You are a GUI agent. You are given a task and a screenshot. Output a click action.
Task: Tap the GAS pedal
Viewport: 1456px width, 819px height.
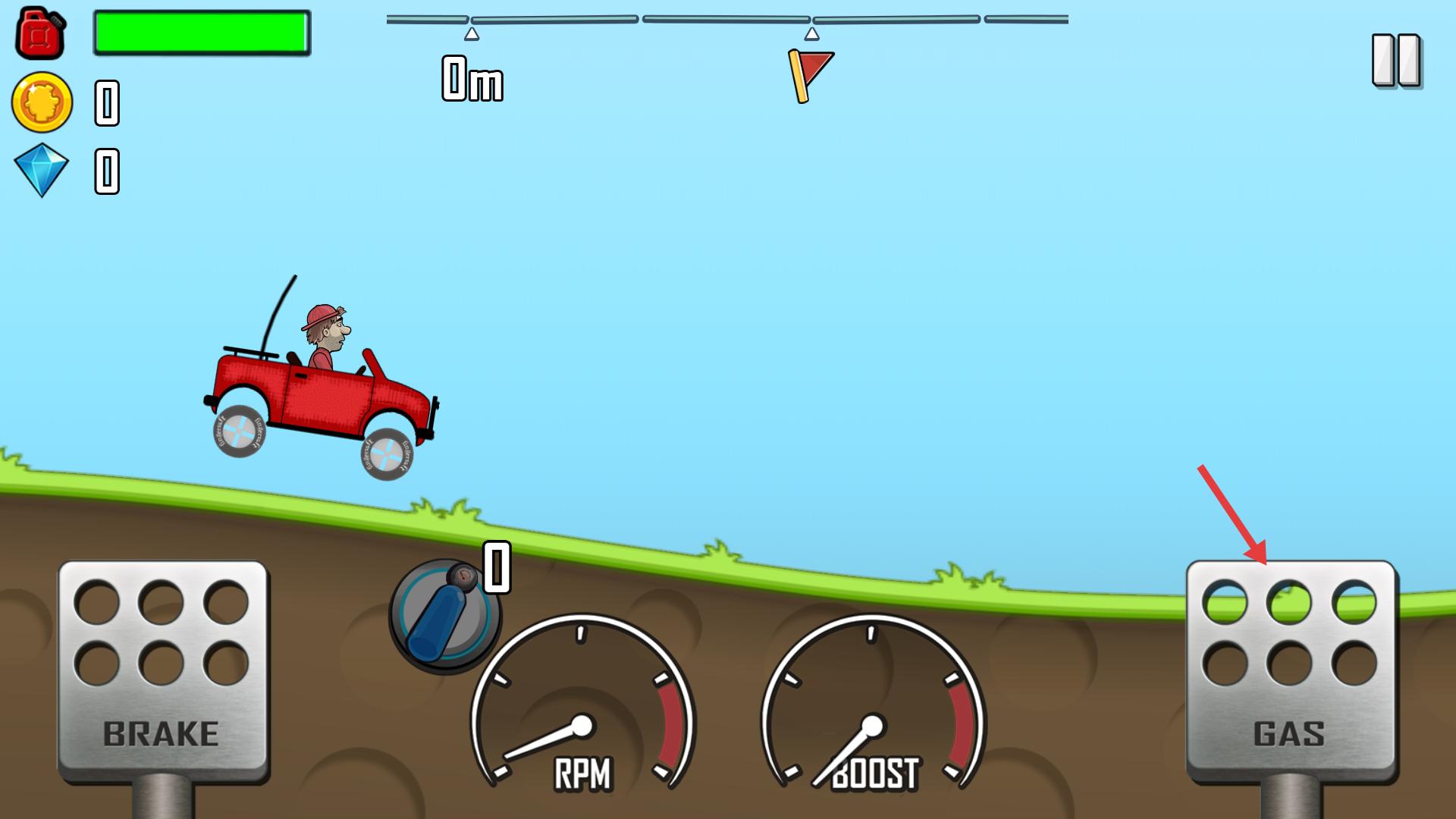(x=1290, y=671)
